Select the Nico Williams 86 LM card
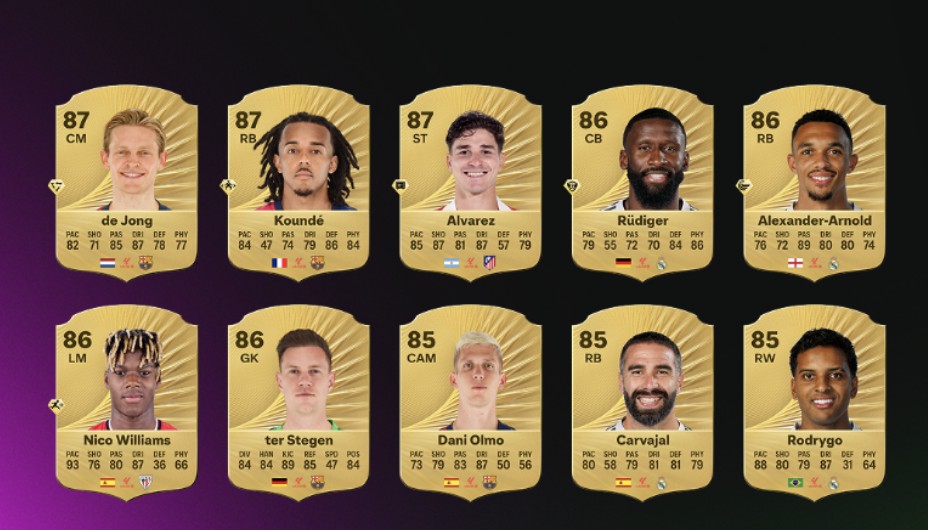The image size is (928, 530). point(126,400)
